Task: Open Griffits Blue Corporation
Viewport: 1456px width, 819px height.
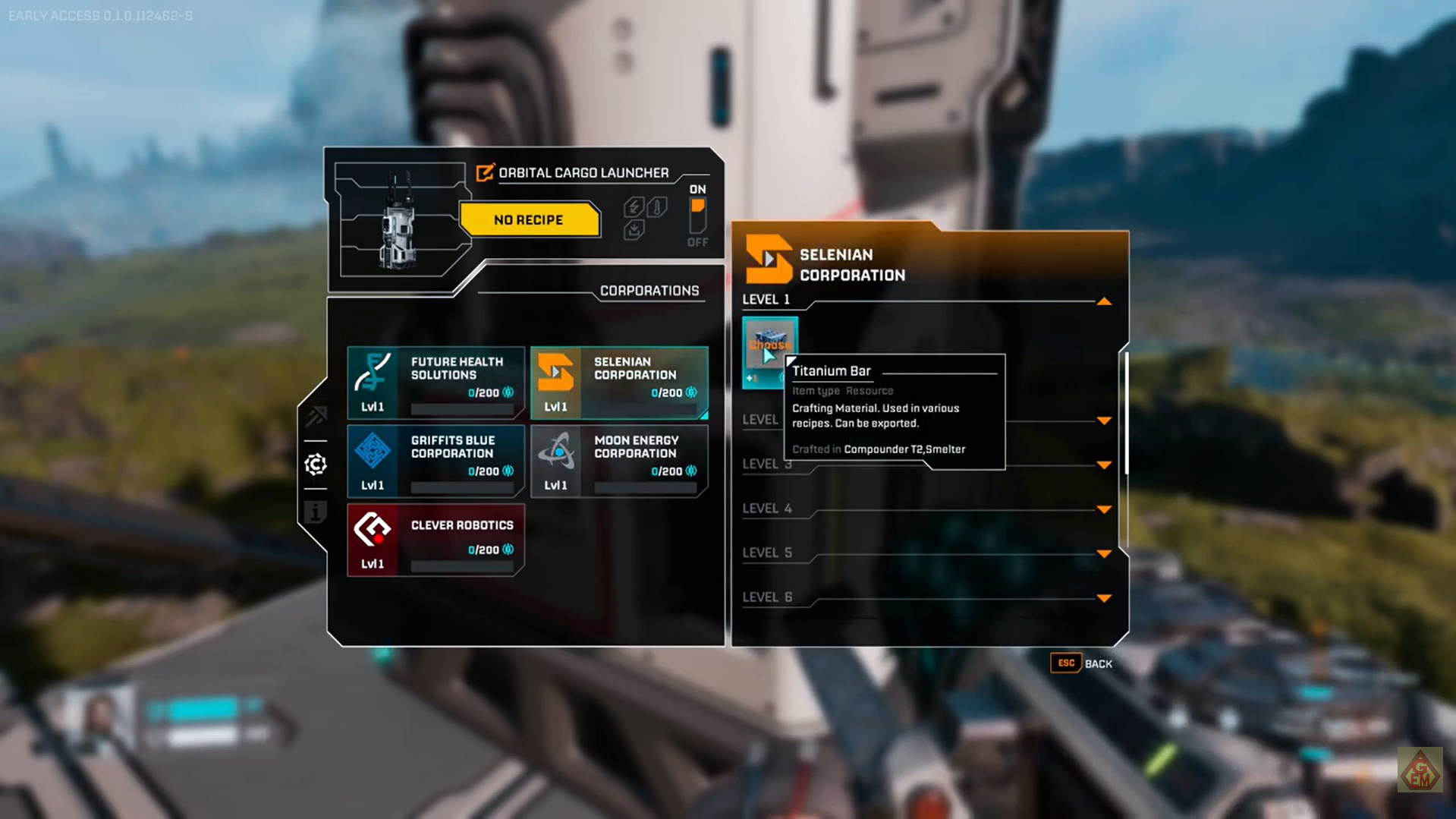Action: [436, 461]
